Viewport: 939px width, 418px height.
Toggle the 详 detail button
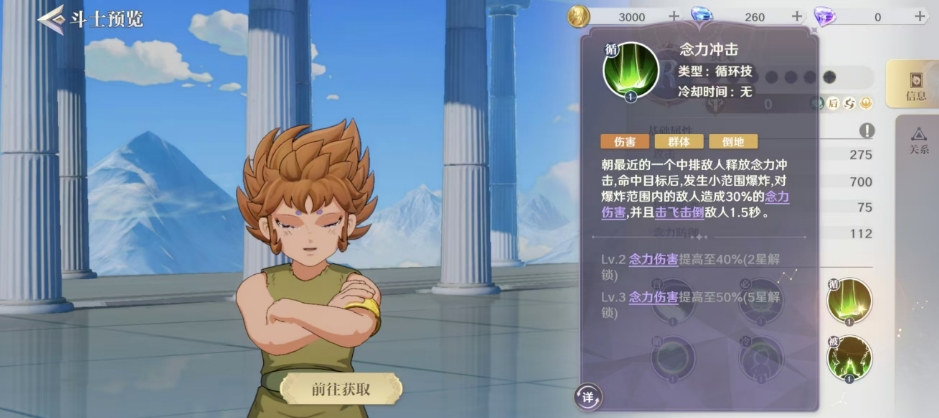pos(589,397)
